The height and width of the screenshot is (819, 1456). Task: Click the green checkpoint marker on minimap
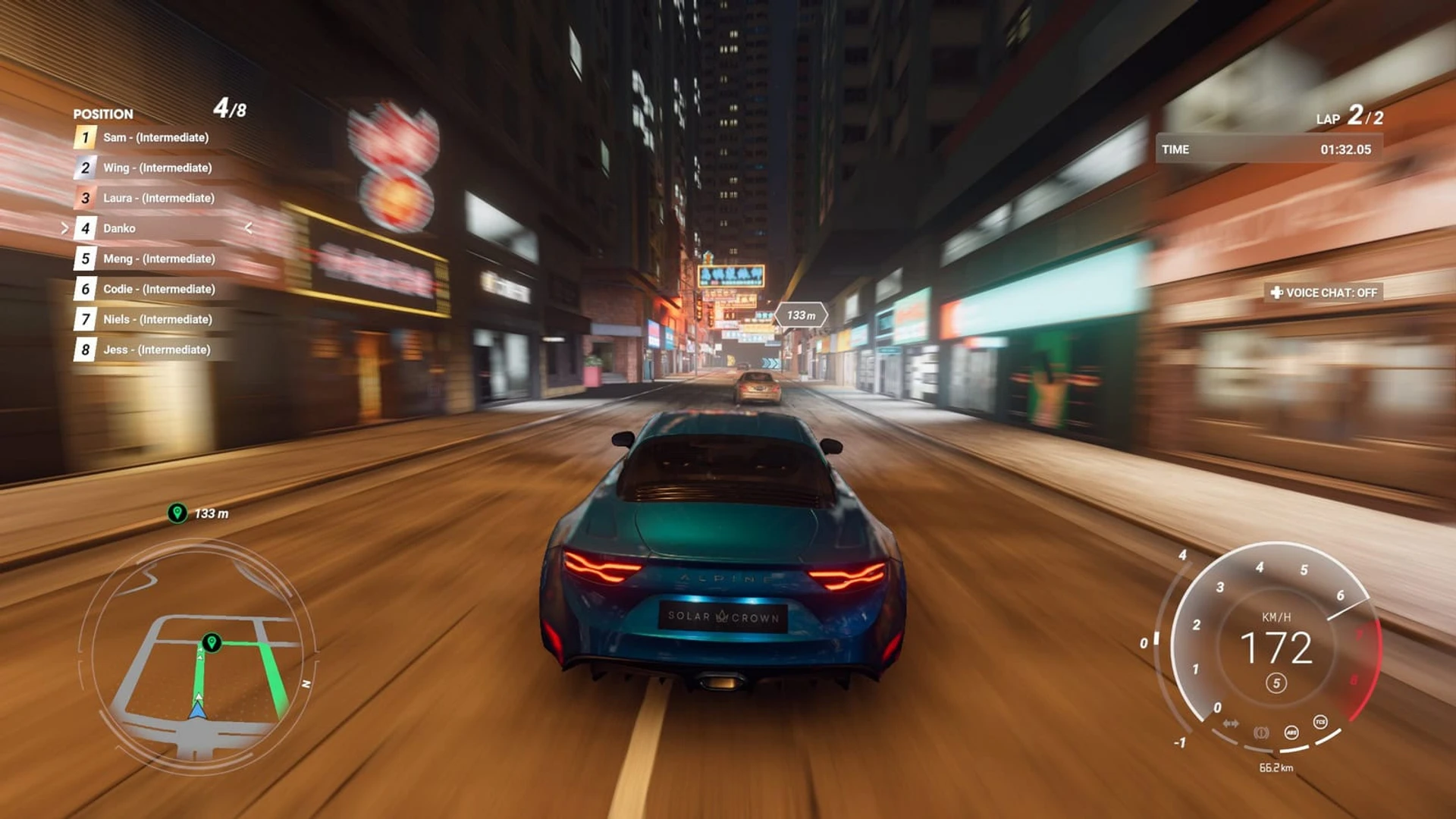pyautogui.click(x=212, y=642)
